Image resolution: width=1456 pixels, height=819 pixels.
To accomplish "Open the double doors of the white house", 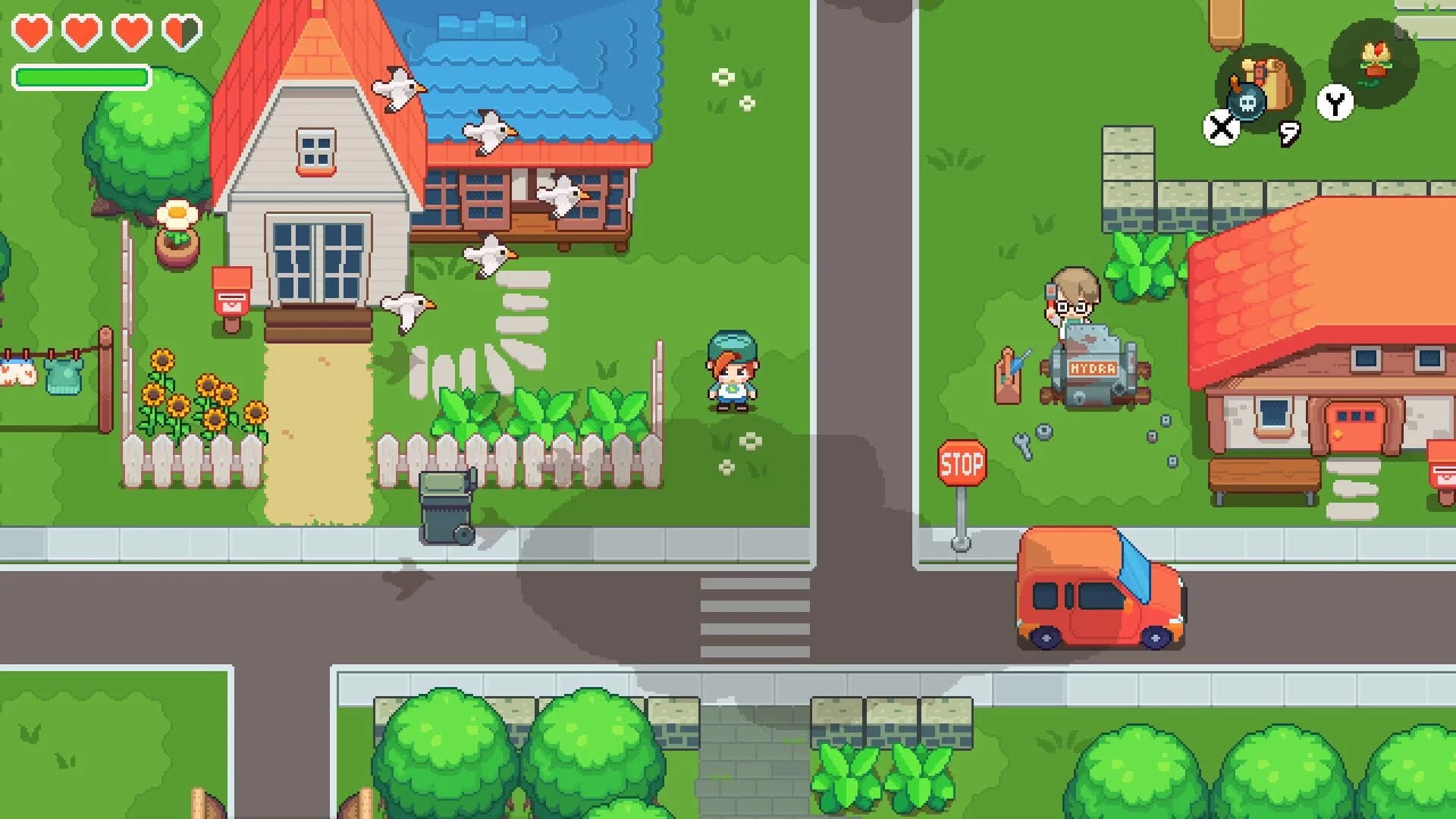I will tap(315, 262).
